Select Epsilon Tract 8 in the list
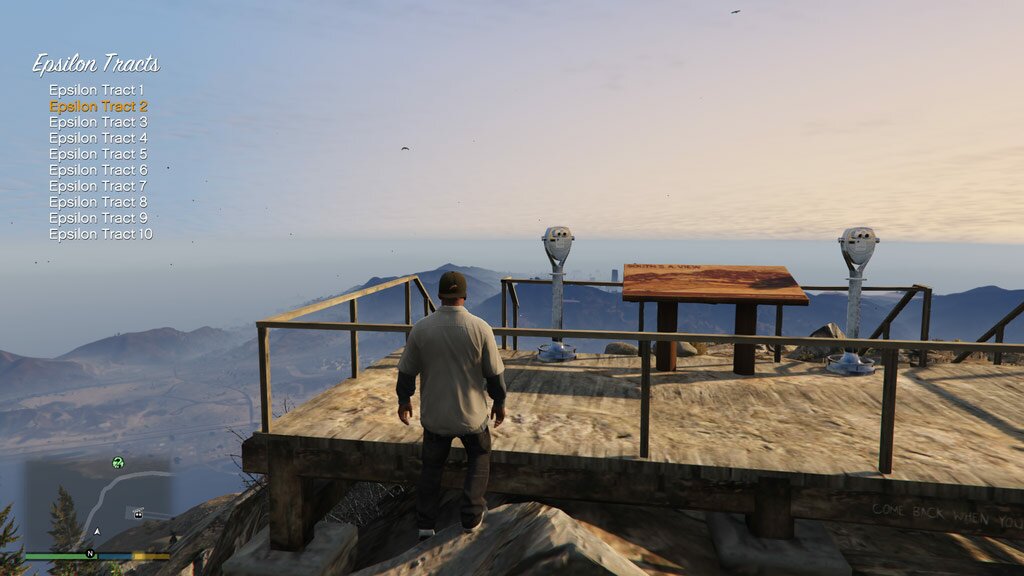 point(98,202)
